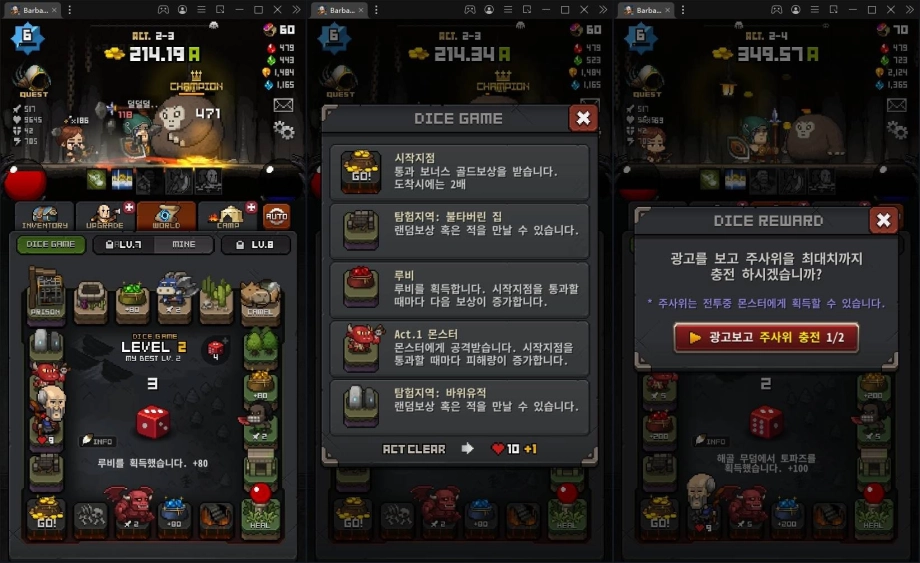The width and height of the screenshot is (920, 563).
Task: Switch to the Mine tab
Action: [x=184, y=244]
